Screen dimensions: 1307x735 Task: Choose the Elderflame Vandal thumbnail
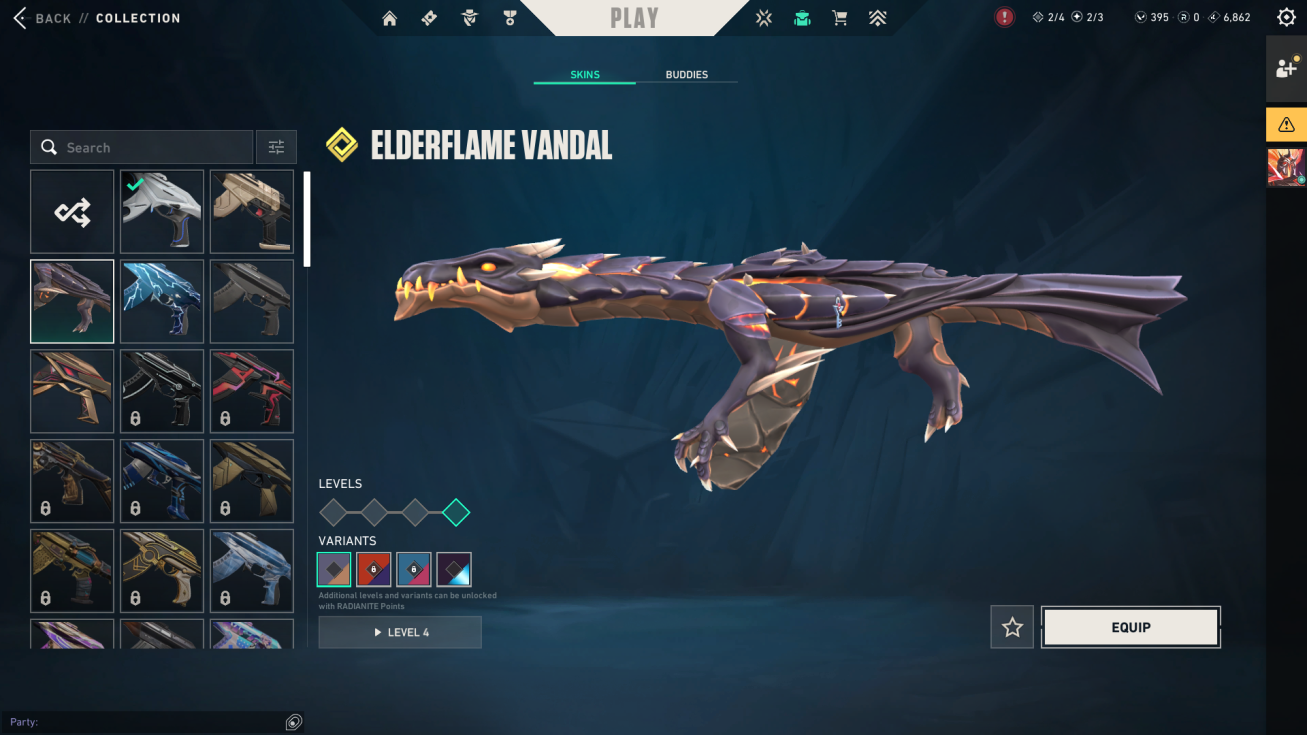72,301
